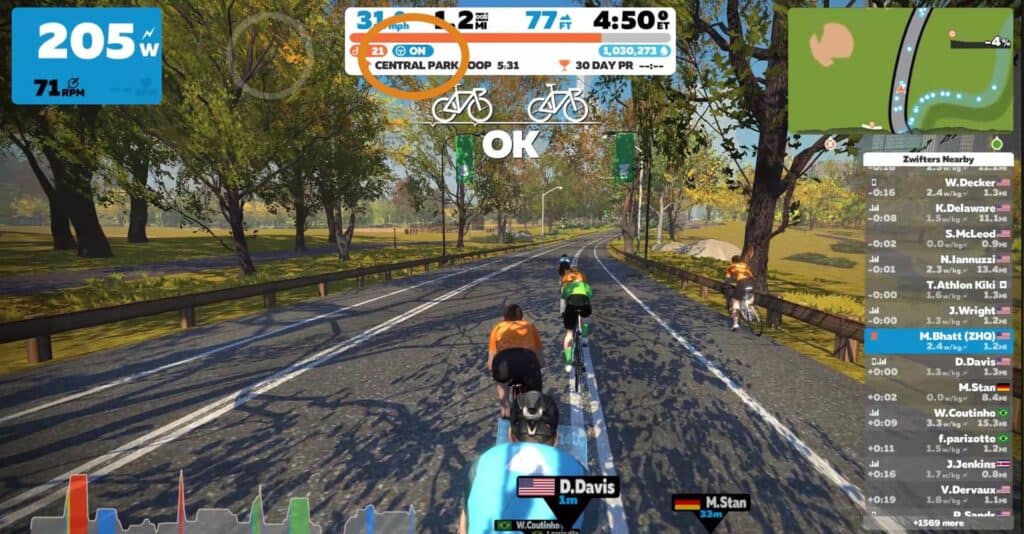Click the minimap in the corner
Image resolution: width=1024 pixels, height=534 pixels.
[900, 70]
